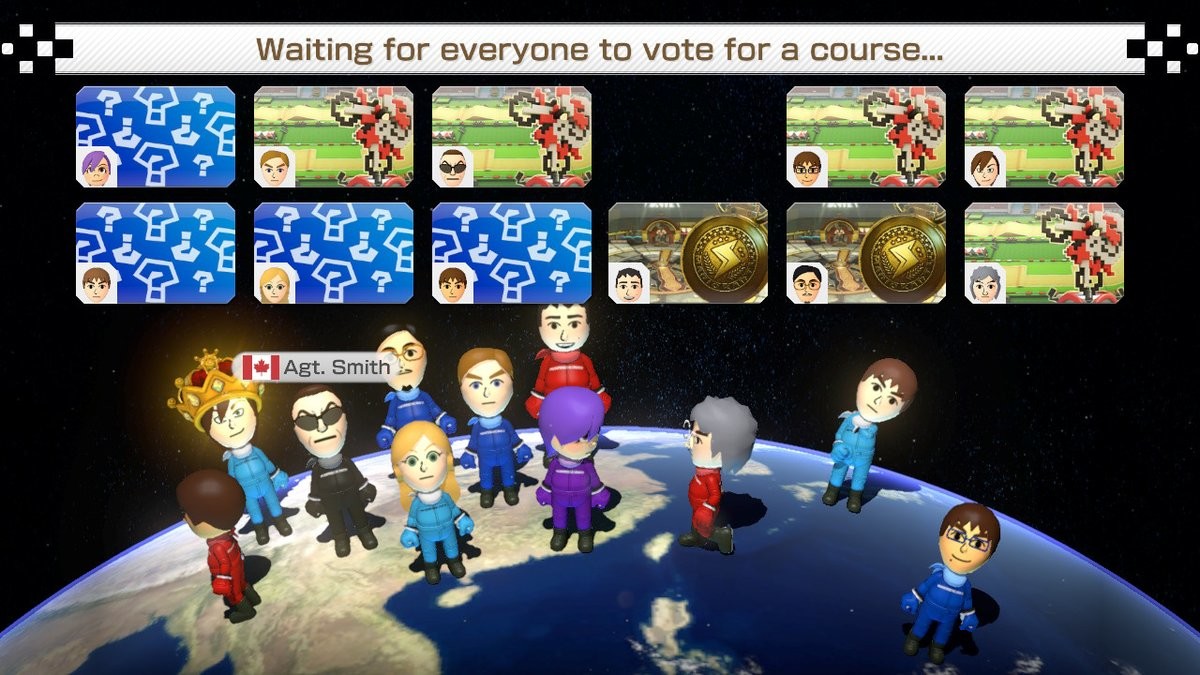Image resolution: width=1200 pixels, height=675 pixels.
Task: Select the gold coin course with mustached glasses Mii
Action: pyautogui.click(x=866, y=253)
